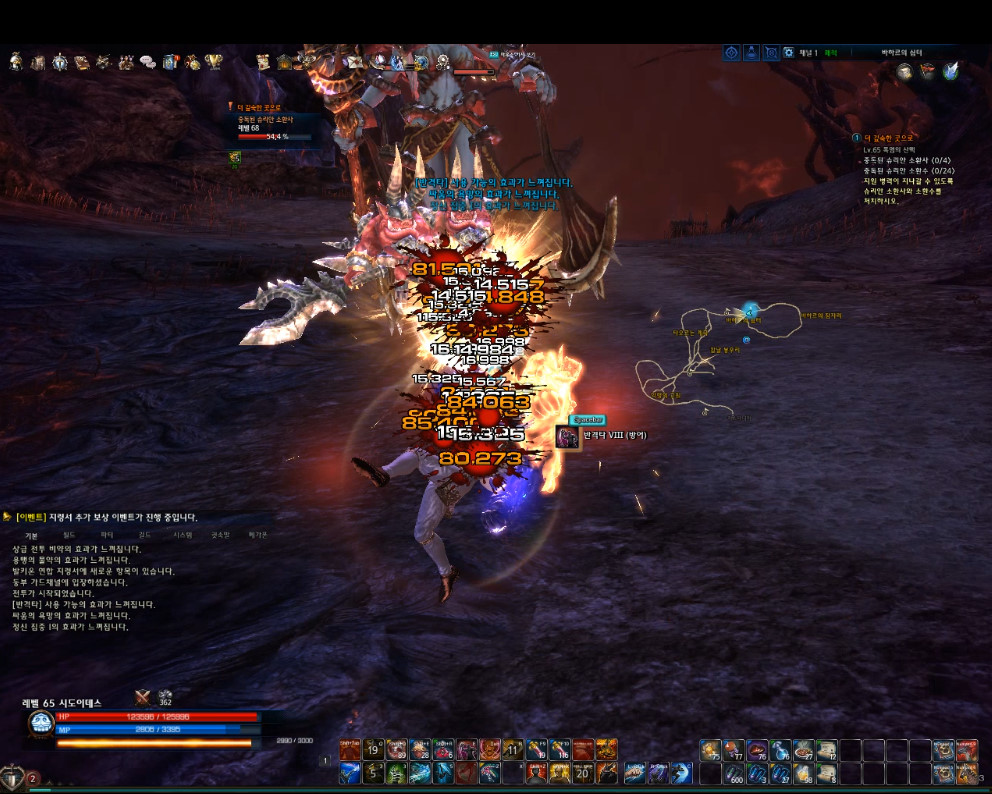Use the consumable slot with count 600
The height and width of the screenshot is (794, 992).
tap(734, 772)
